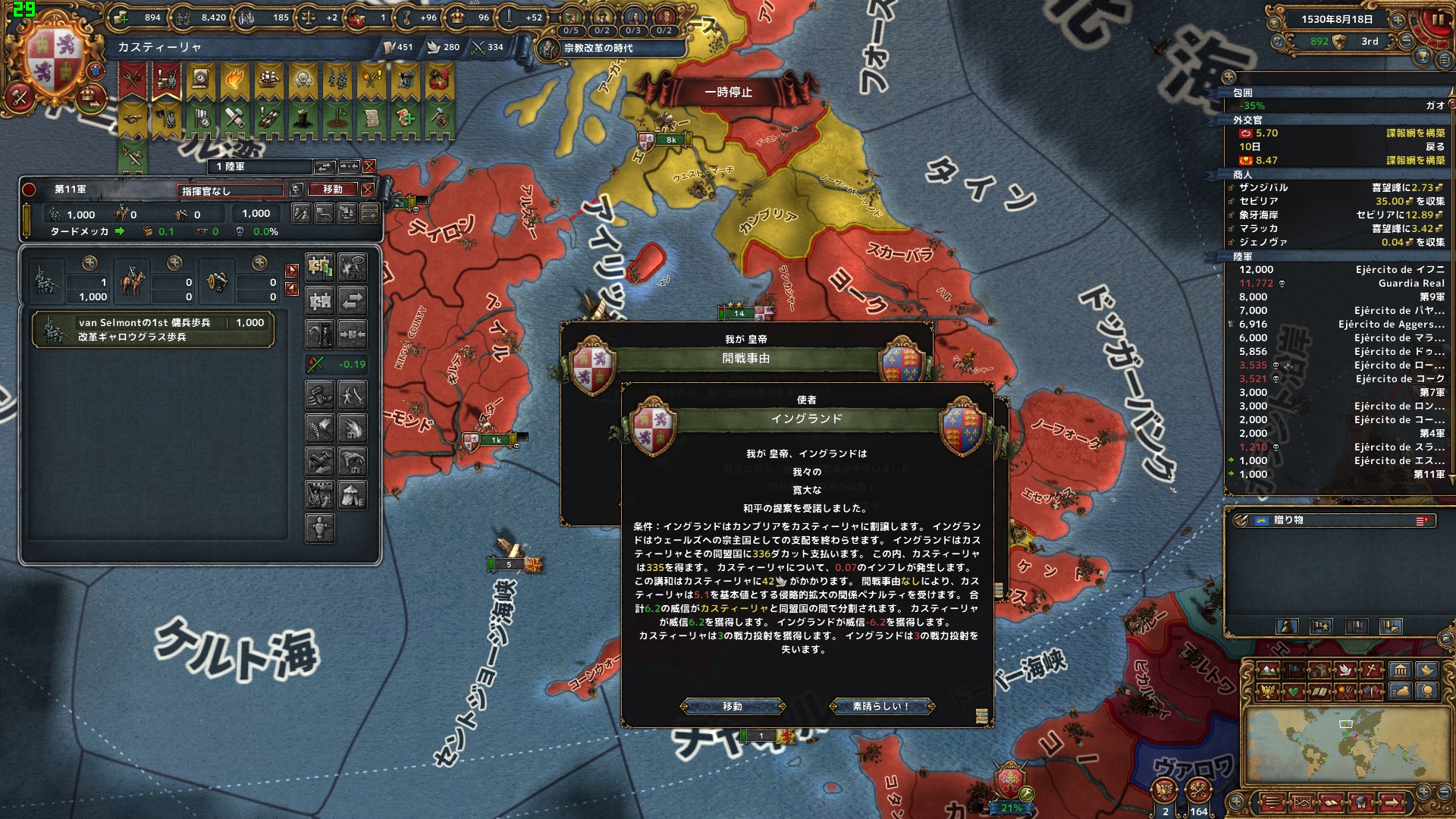Select the van Selmont 1st mercenary infantry regiment
The width and height of the screenshot is (1456, 819).
tap(152, 330)
